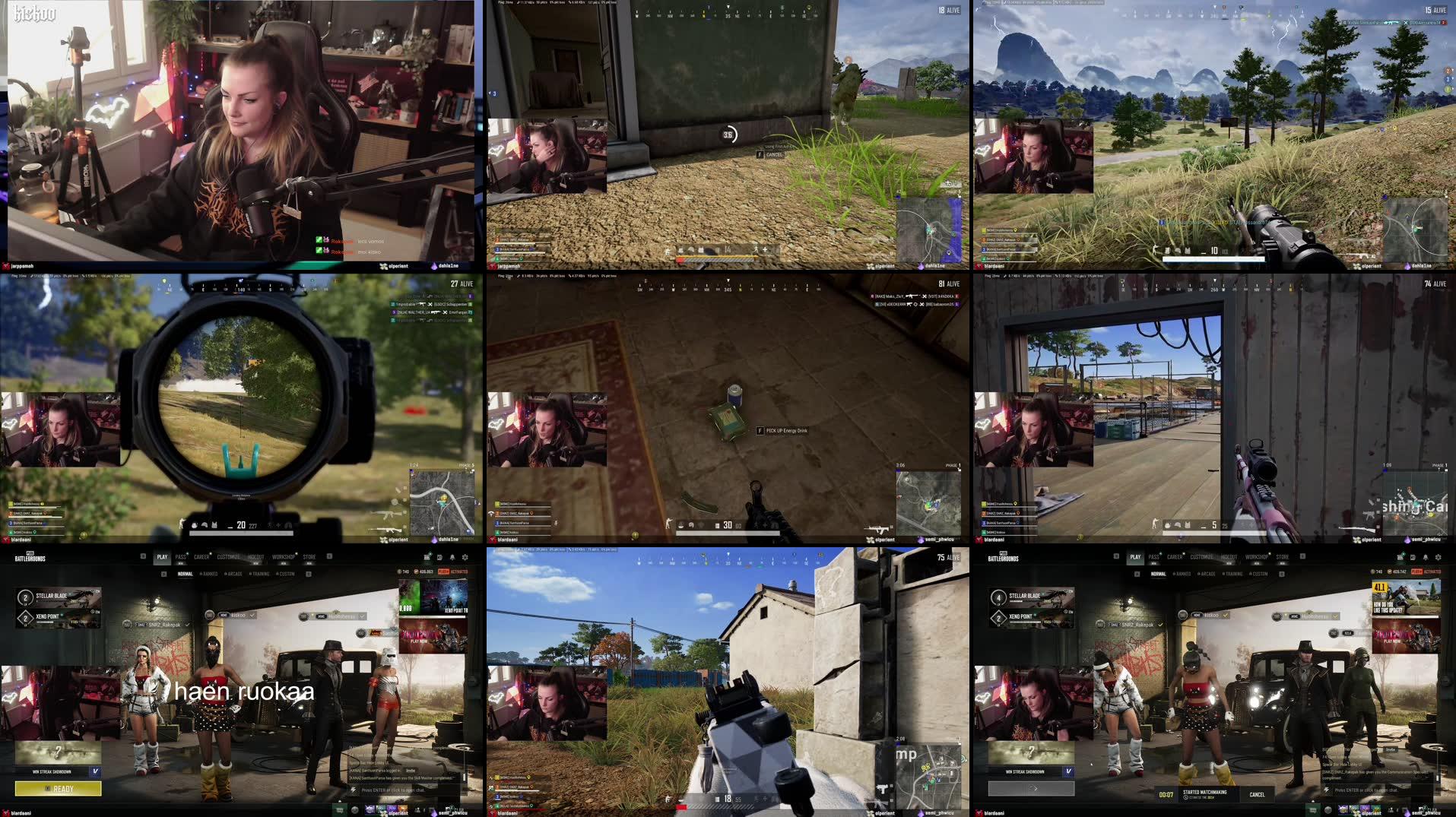Toggle the ready checkmark next to kiskoo
Viewport: 1456px width, 817px height.
pos(1225,616)
